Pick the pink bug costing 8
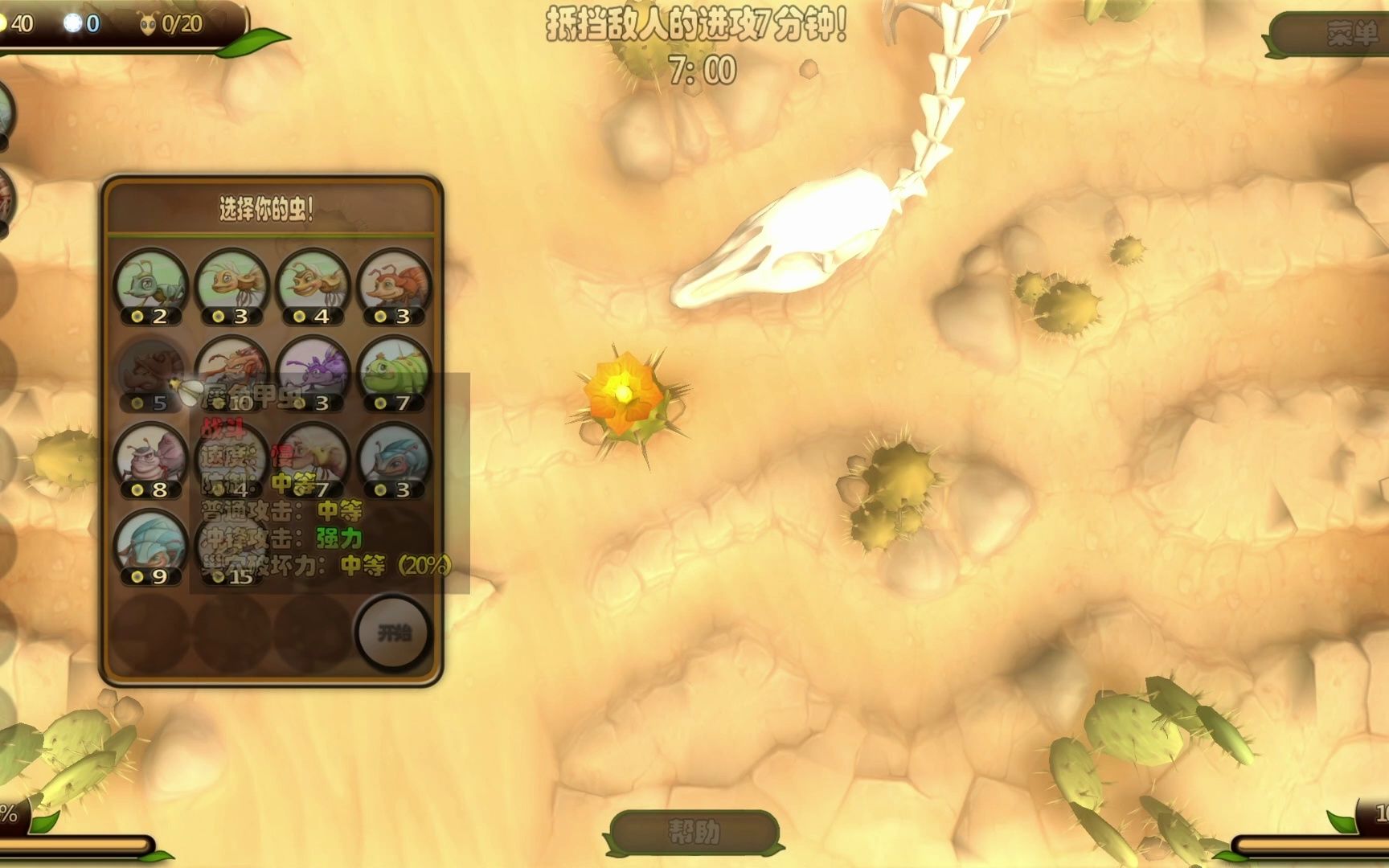 click(150, 460)
